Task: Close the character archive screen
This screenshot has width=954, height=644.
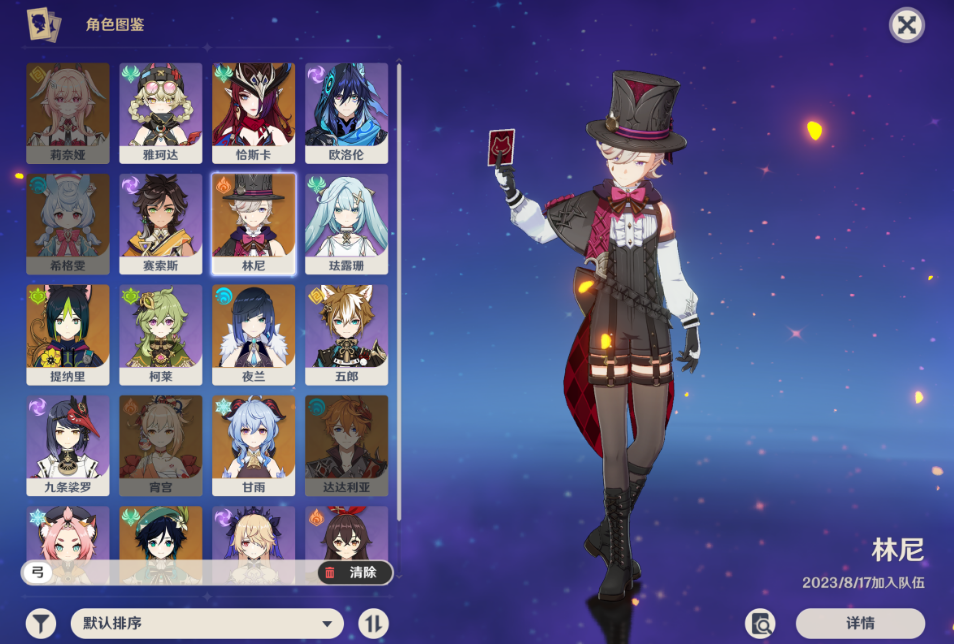Action: click(x=906, y=25)
